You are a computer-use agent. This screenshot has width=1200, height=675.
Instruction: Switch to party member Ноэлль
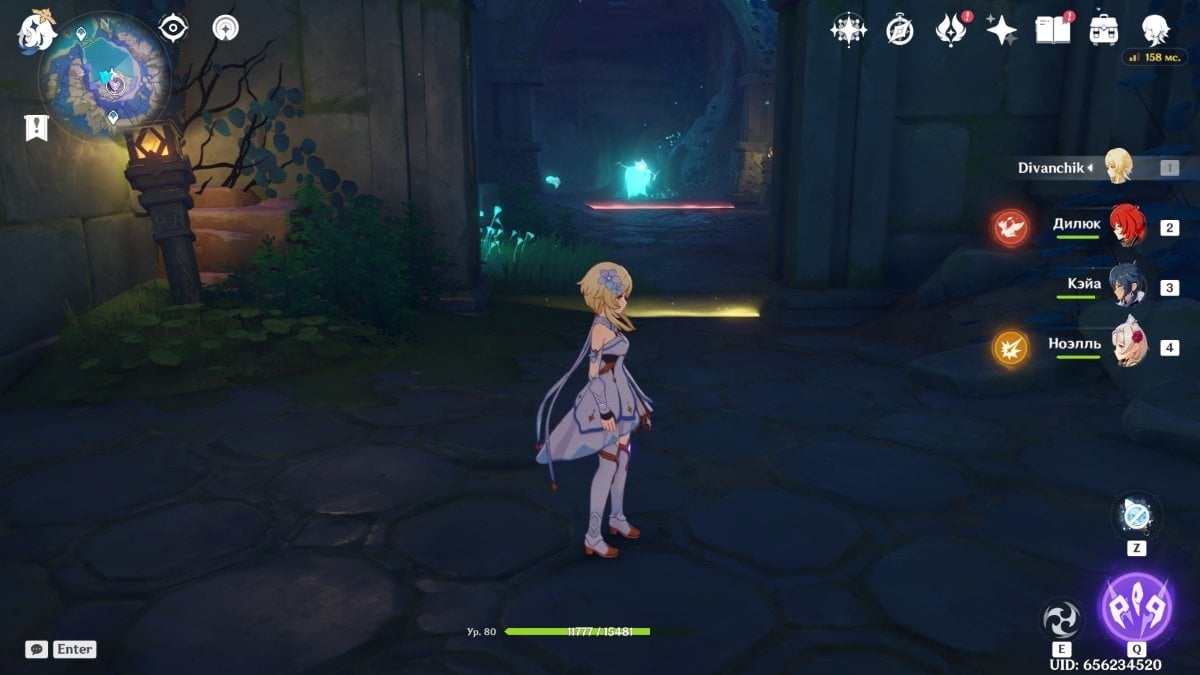[1128, 347]
